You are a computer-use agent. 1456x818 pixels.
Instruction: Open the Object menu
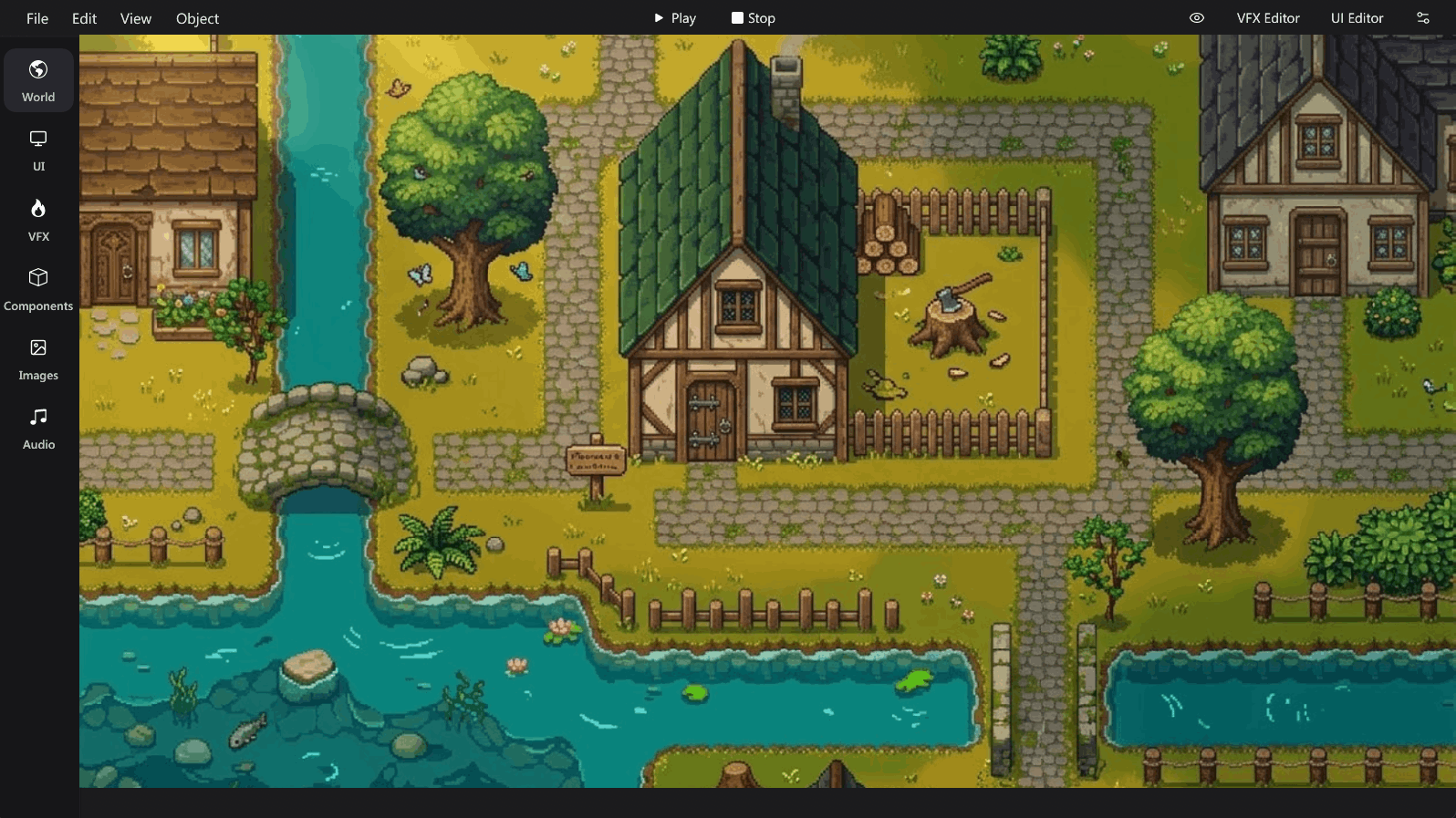tap(197, 18)
